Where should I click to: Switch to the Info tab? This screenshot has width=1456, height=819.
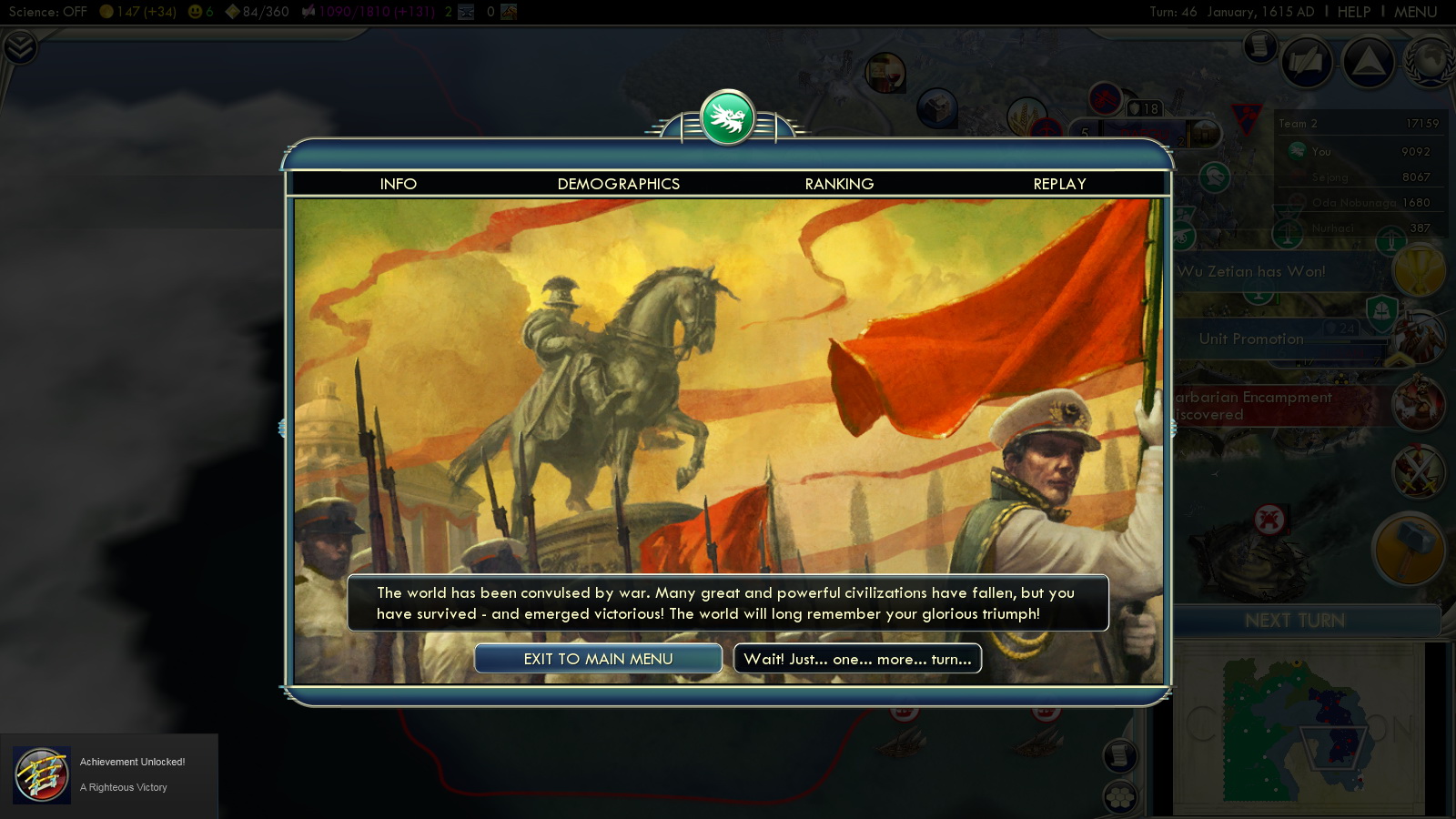398,184
